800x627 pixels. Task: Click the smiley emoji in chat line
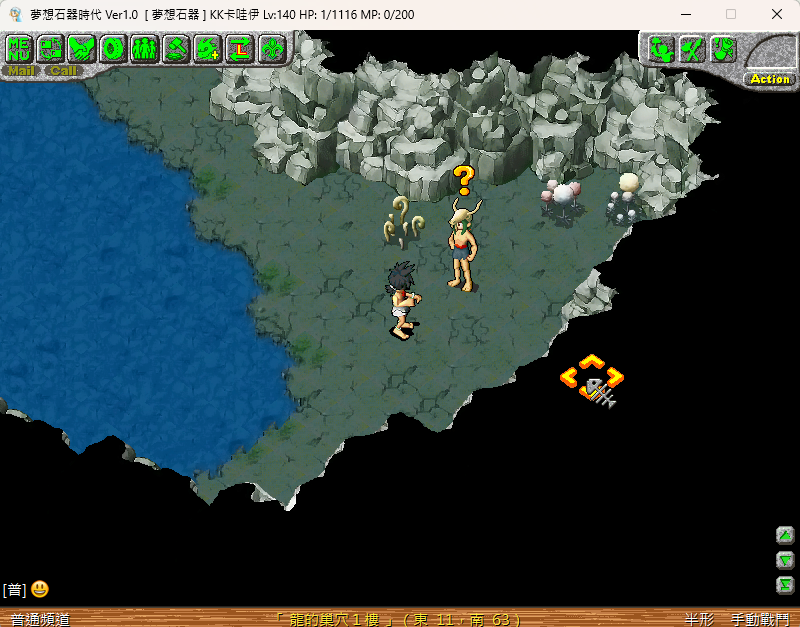(40, 589)
